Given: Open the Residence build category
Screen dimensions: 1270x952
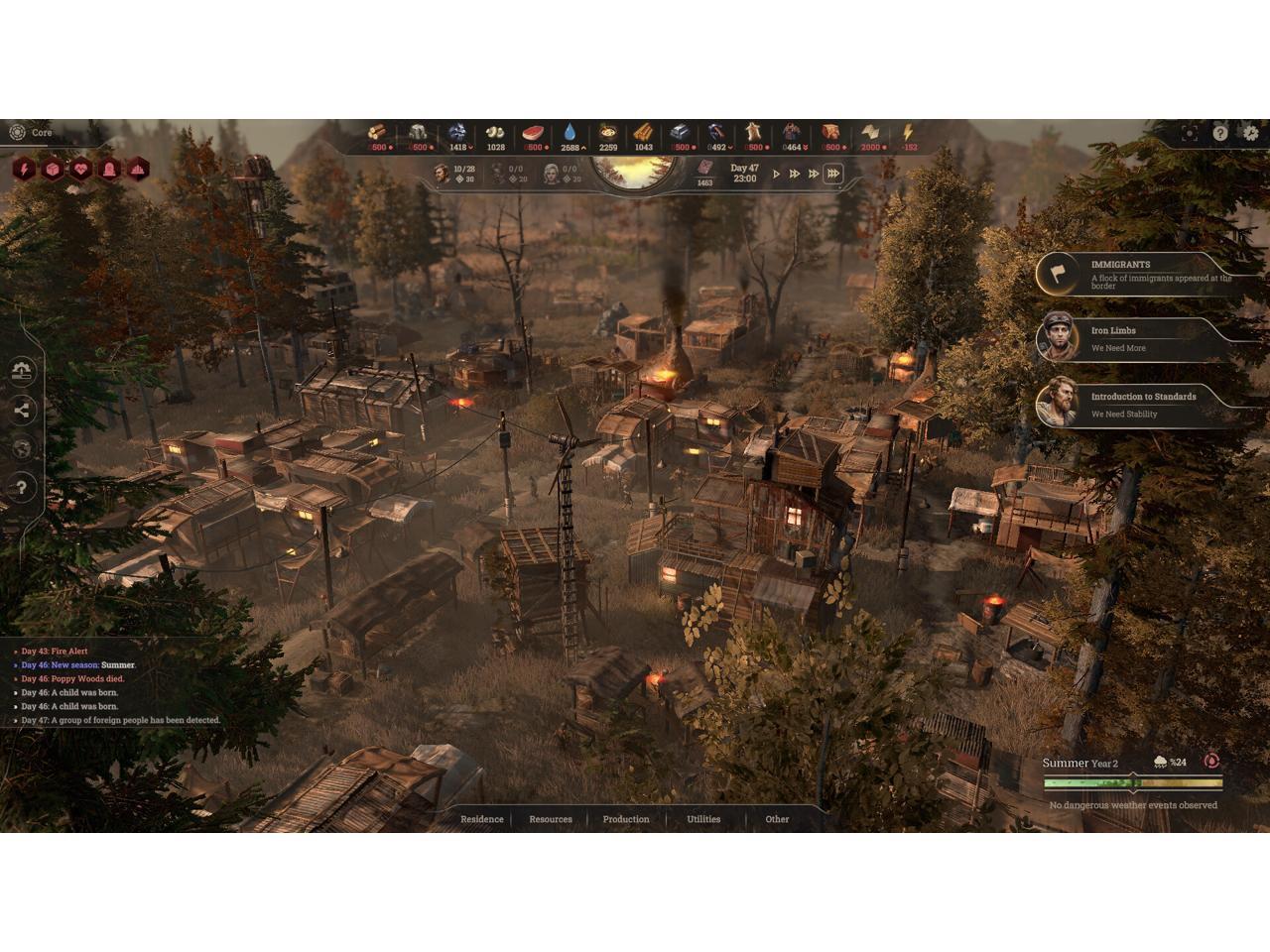Looking at the screenshot, I should click(x=481, y=819).
